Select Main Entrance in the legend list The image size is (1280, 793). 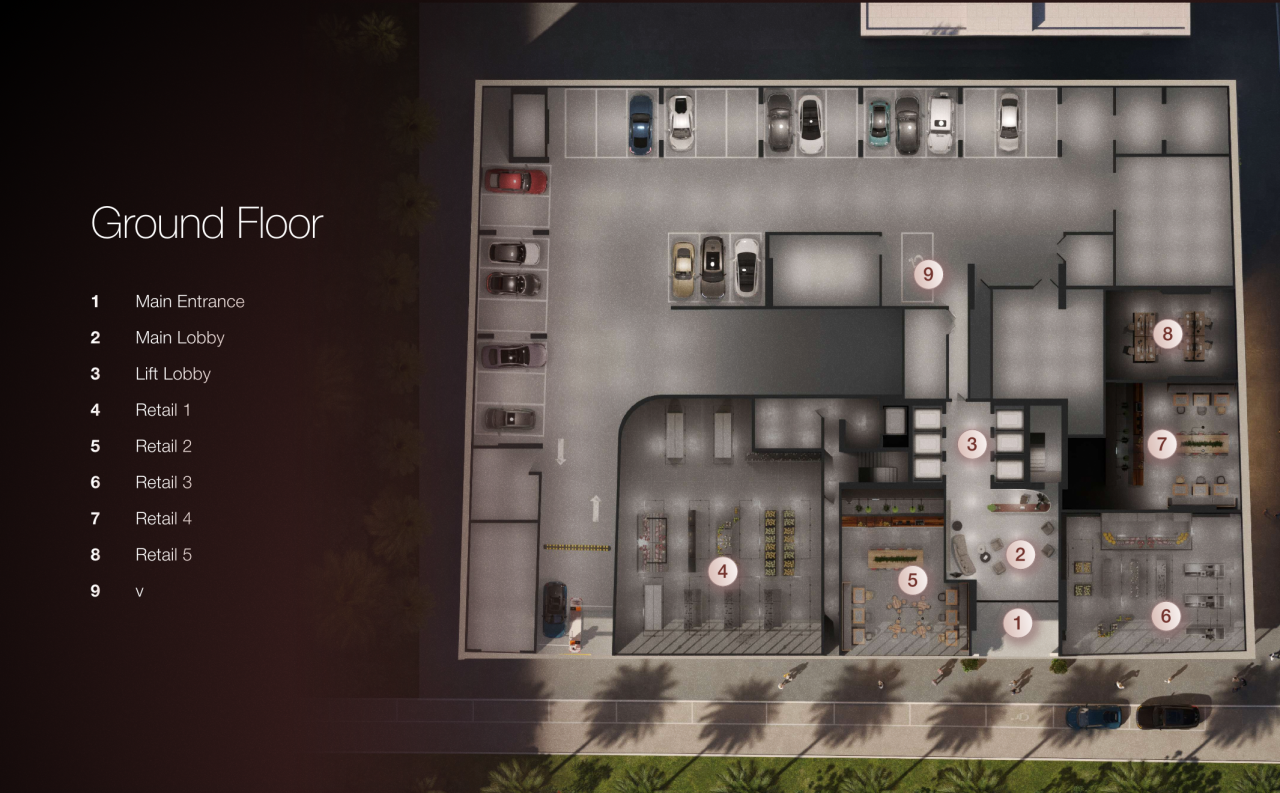tap(189, 301)
